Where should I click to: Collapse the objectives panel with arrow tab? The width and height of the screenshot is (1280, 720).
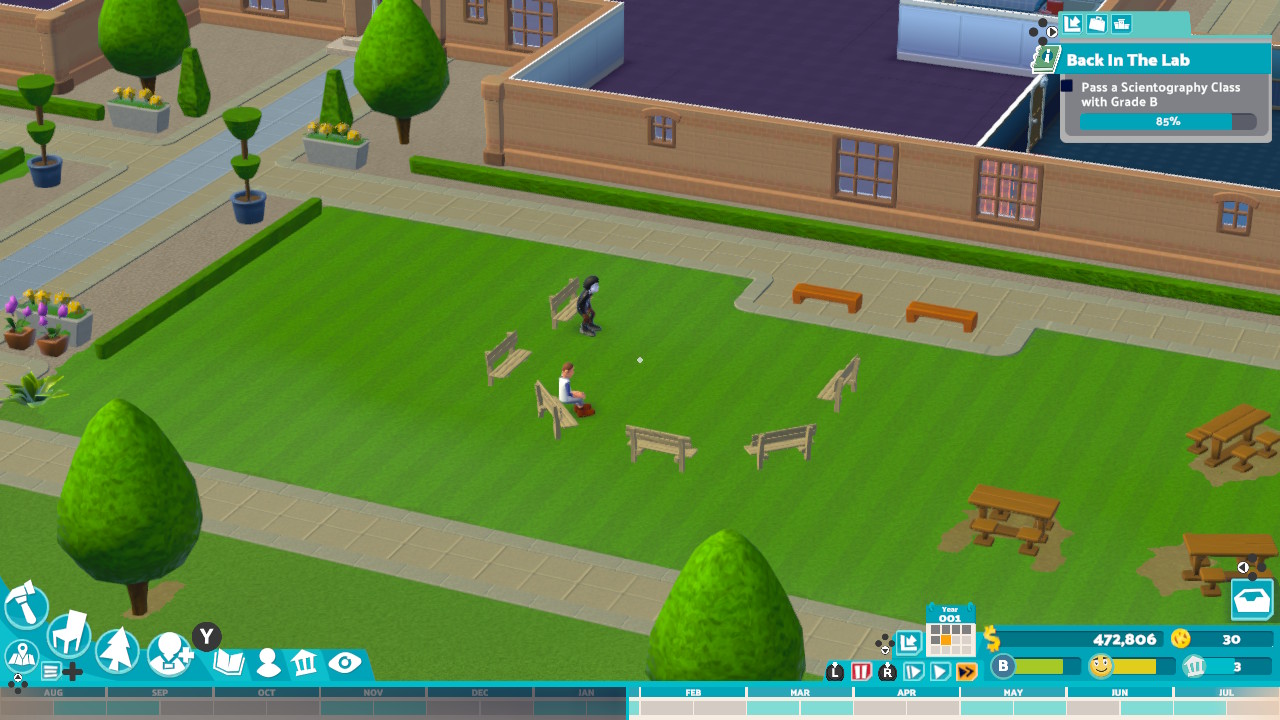point(1072,24)
